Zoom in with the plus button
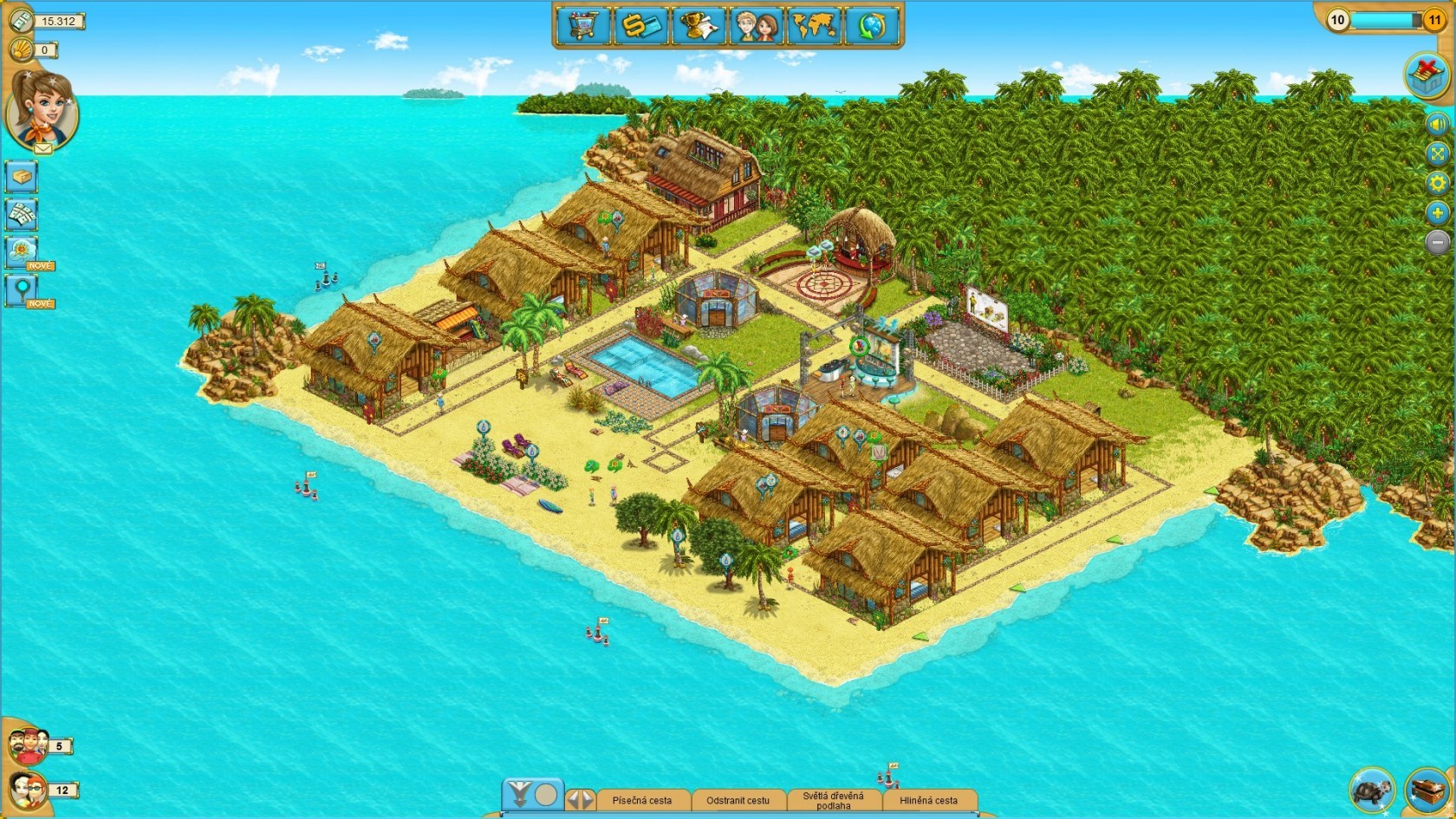 1438,213
